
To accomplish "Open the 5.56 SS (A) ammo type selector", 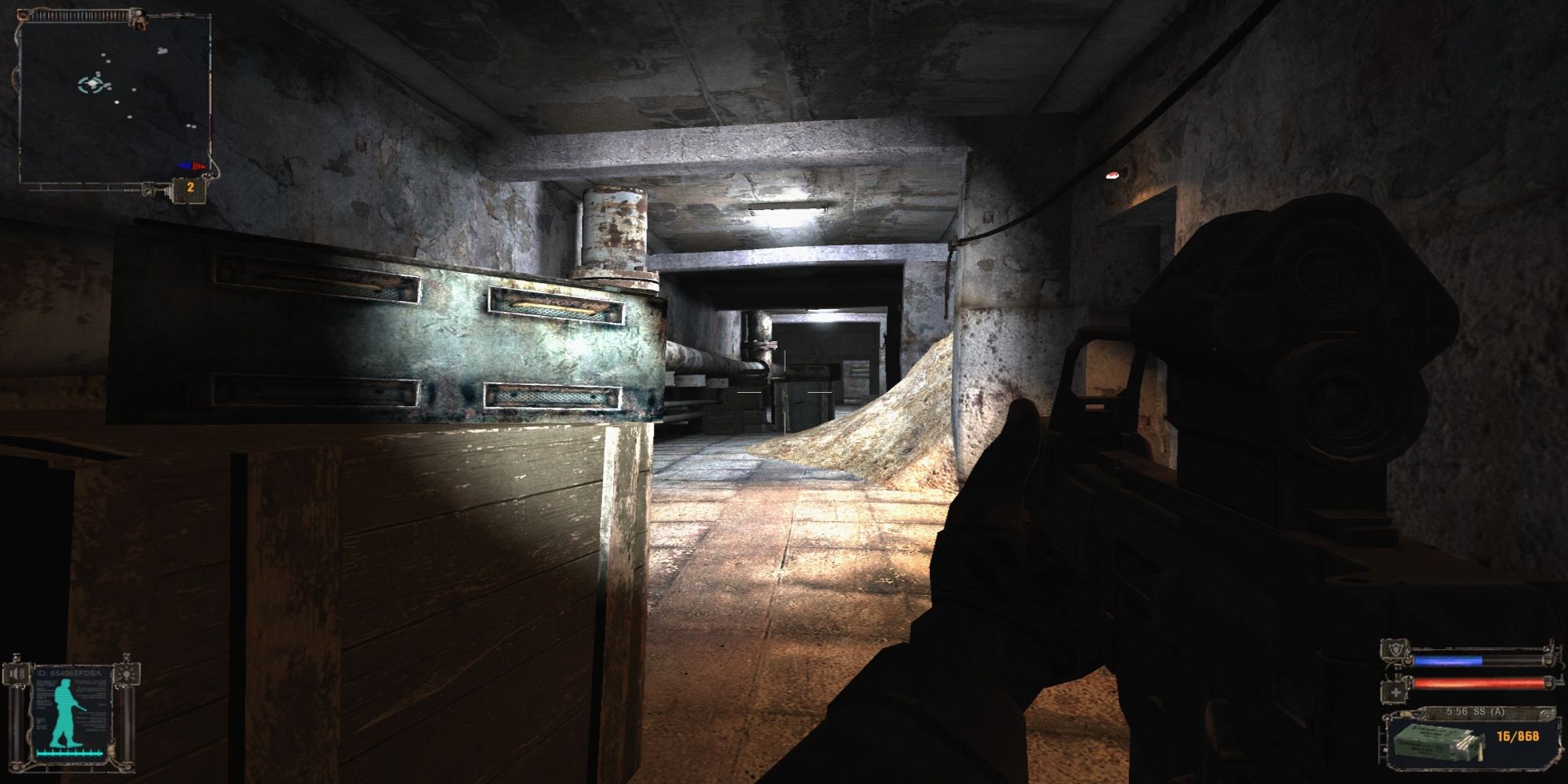I will click(1475, 712).
